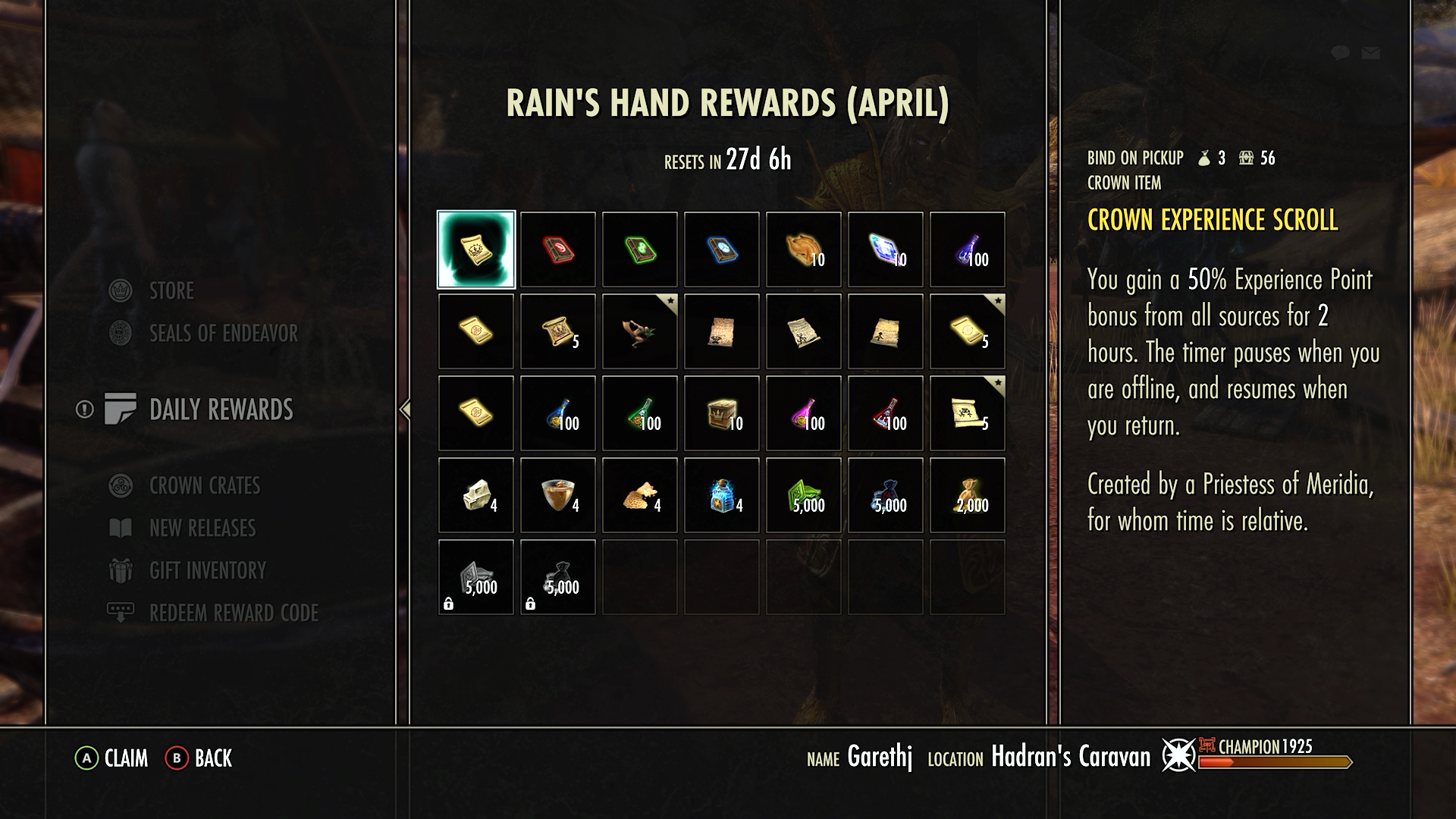Choose the green potion stack of 100
The image size is (1456, 819).
coord(640,414)
